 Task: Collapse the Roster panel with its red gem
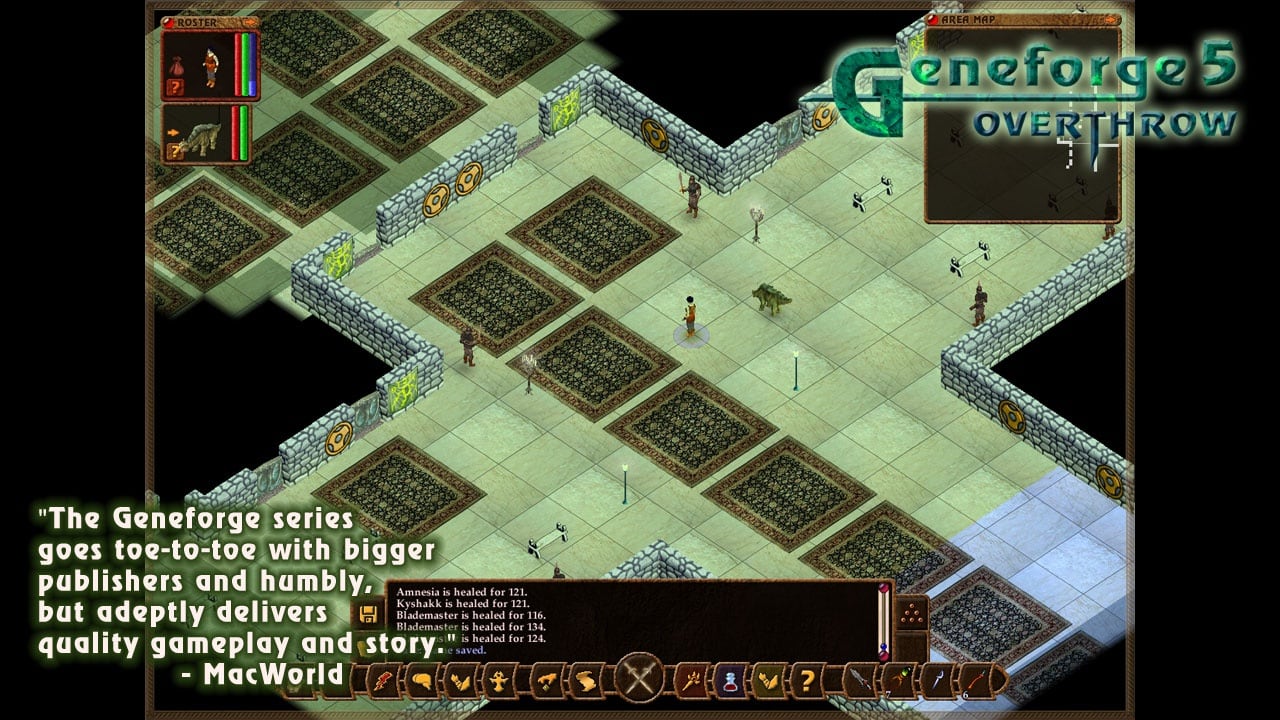pyautogui.click(x=168, y=21)
